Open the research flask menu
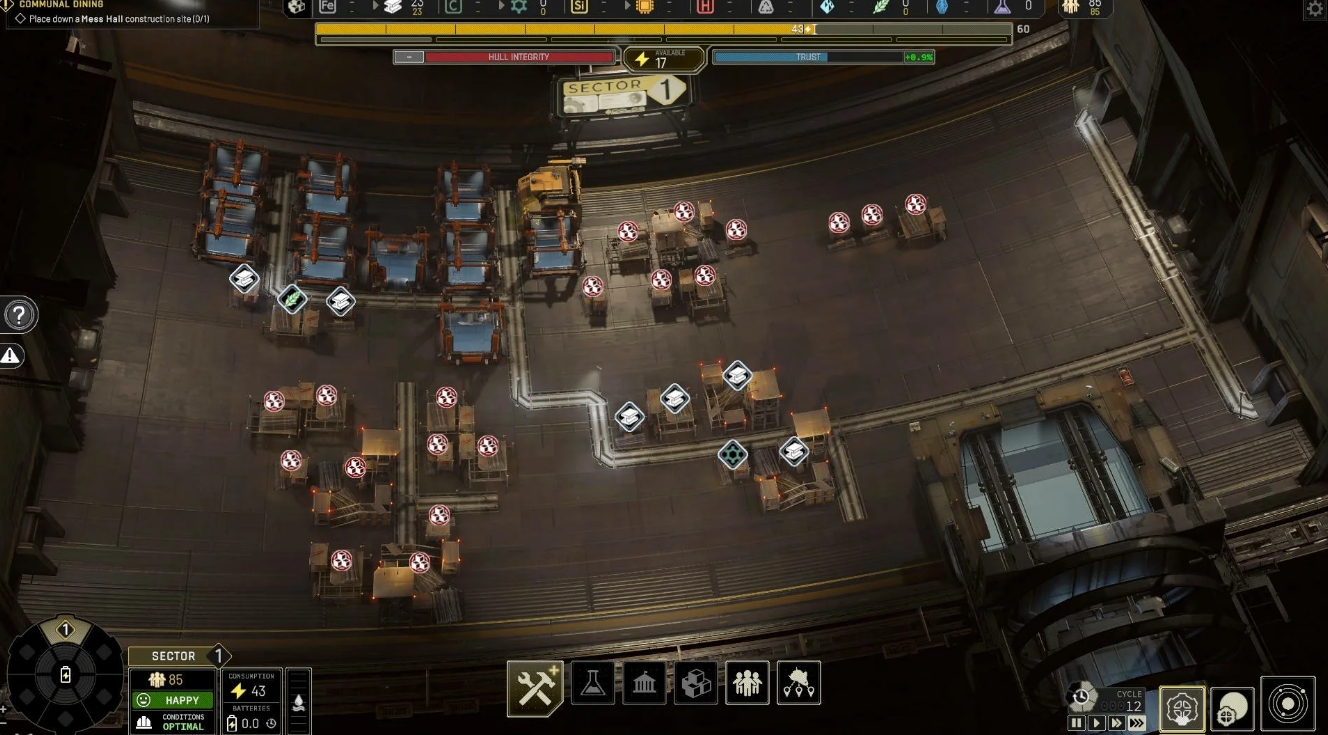Viewport: 1328px width, 735px height. click(x=593, y=683)
